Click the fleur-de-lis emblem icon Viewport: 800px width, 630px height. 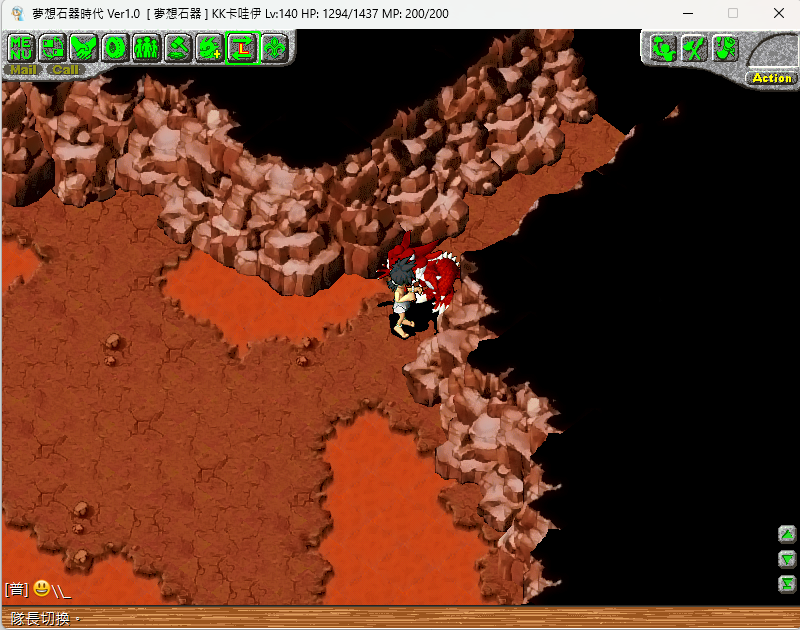[x=273, y=47]
